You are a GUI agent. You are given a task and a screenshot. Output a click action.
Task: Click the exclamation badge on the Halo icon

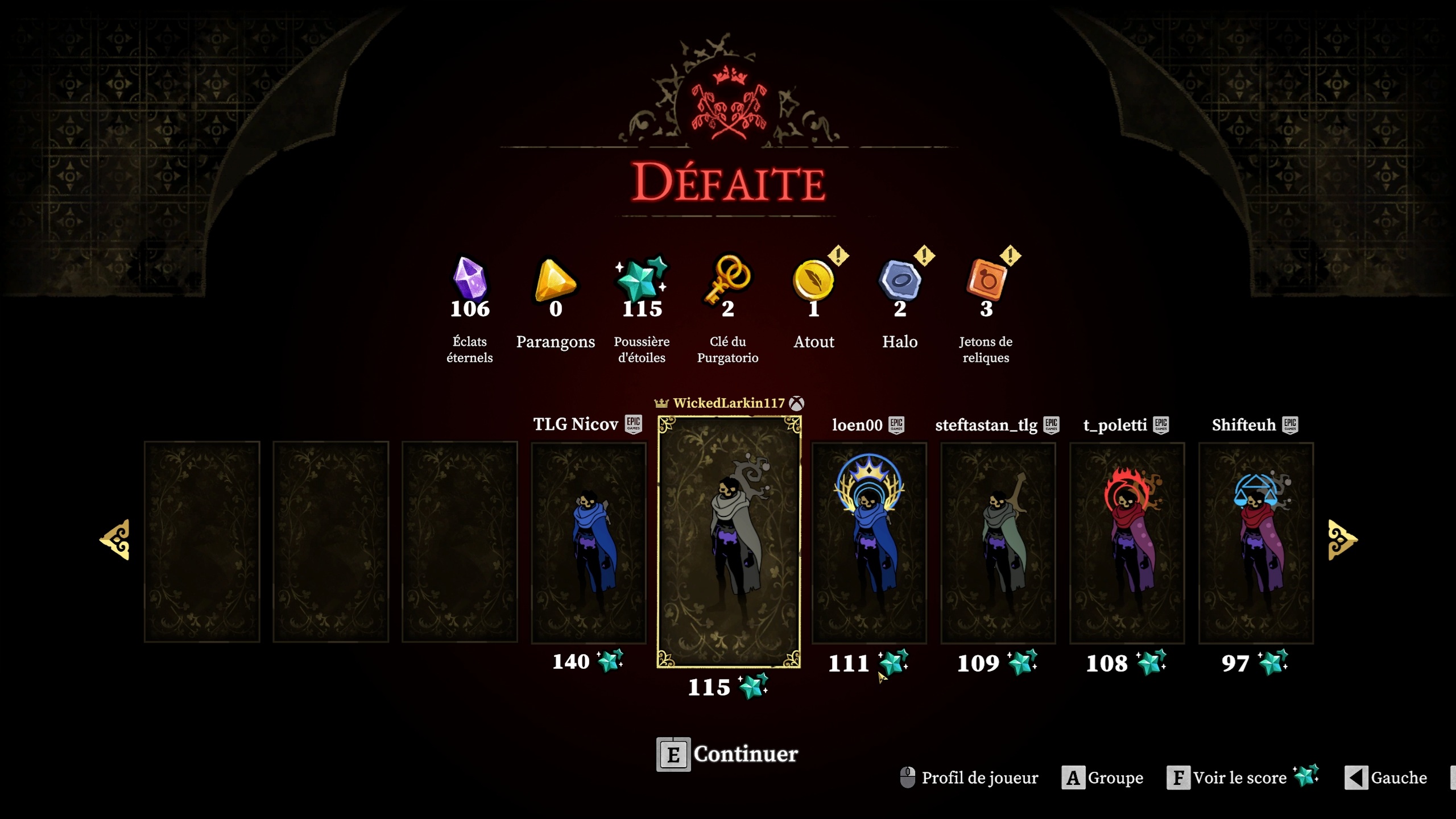[925, 257]
